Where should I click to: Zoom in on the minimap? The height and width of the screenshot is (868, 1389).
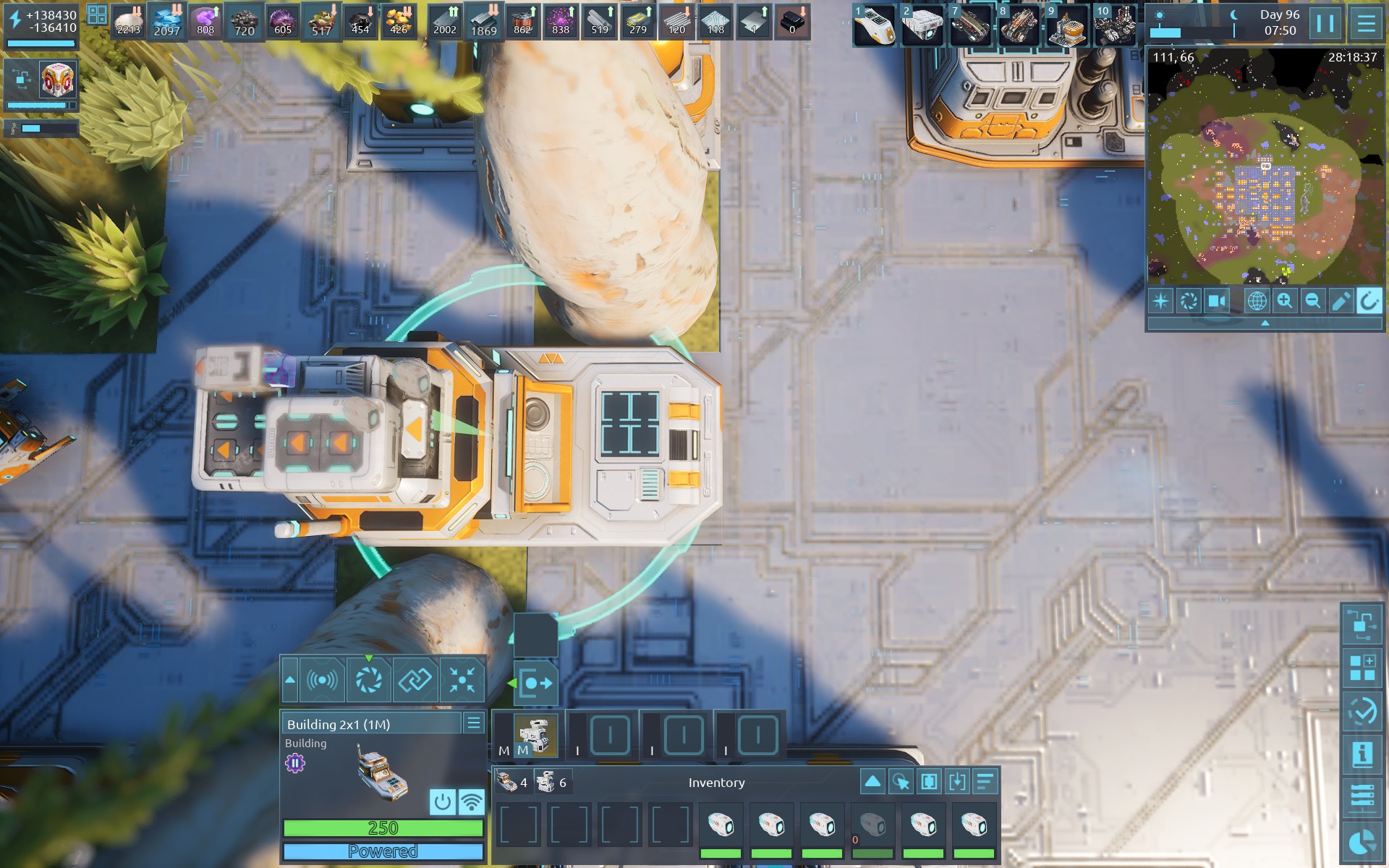1285,301
